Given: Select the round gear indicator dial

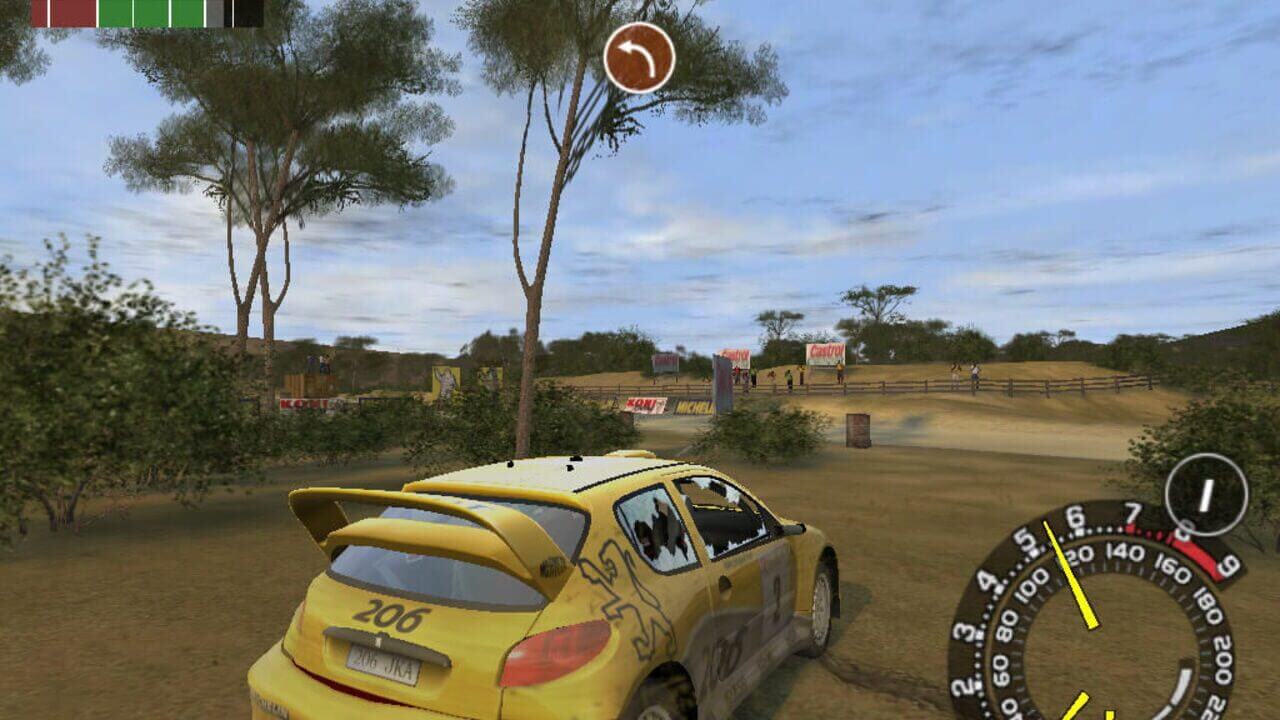Looking at the screenshot, I should (1206, 494).
